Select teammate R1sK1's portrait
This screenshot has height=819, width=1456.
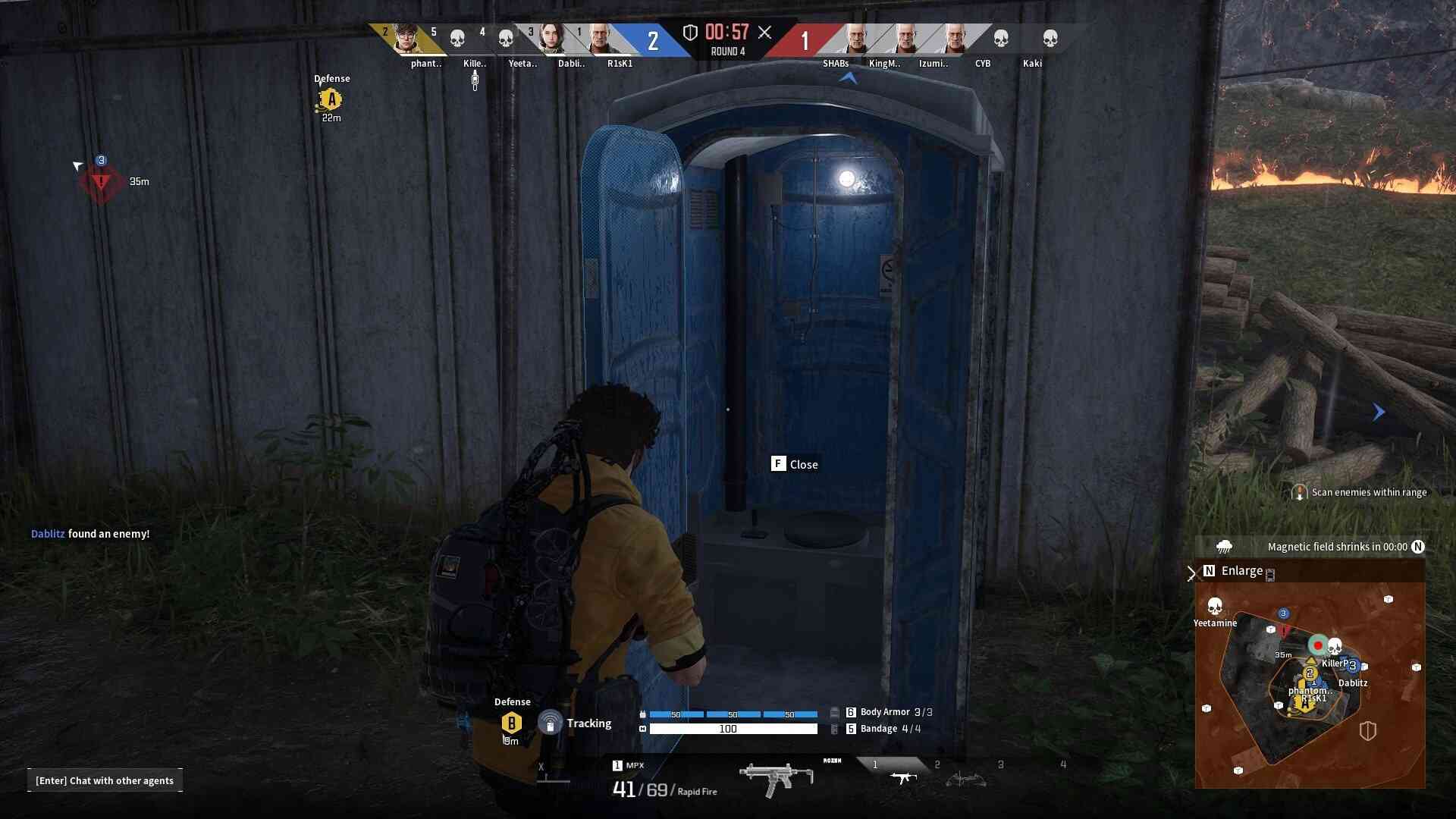pos(599,38)
